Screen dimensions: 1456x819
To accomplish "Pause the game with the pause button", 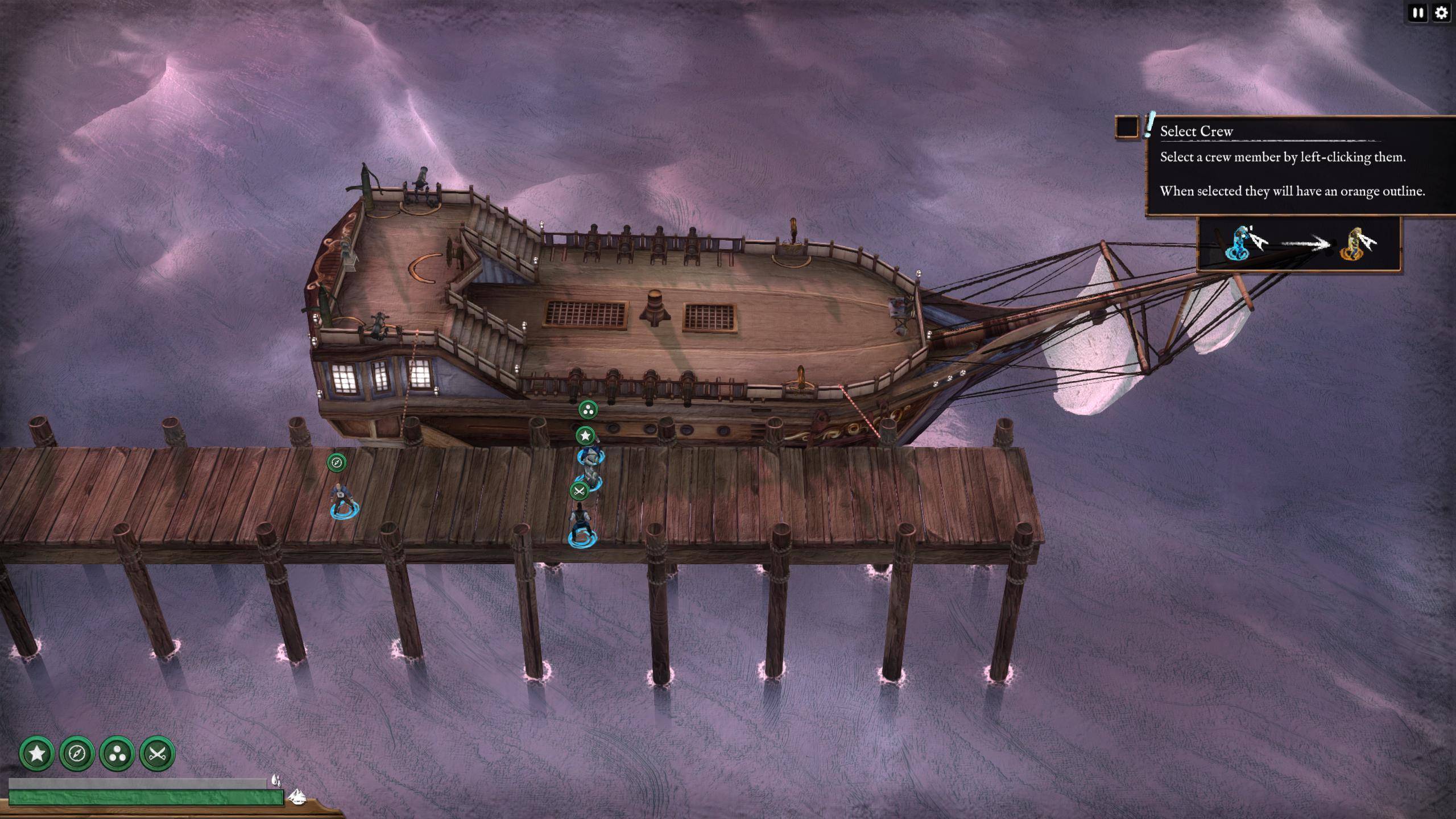I will (x=1418, y=13).
